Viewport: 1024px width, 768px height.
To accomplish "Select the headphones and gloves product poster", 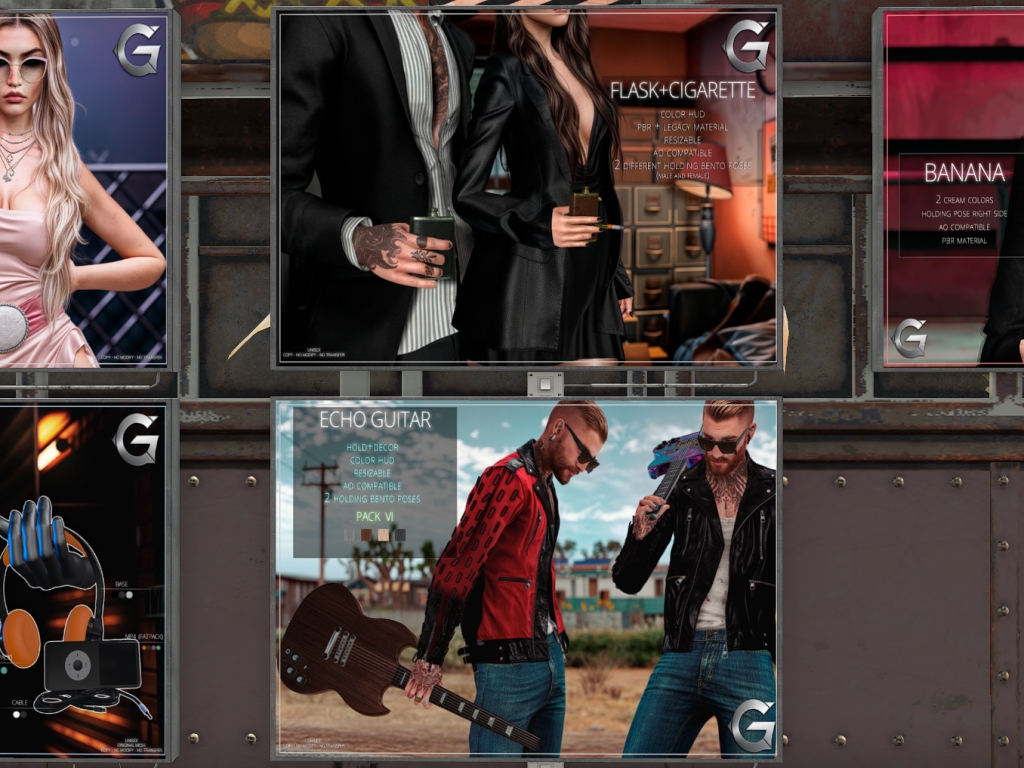I will (x=83, y=578).
